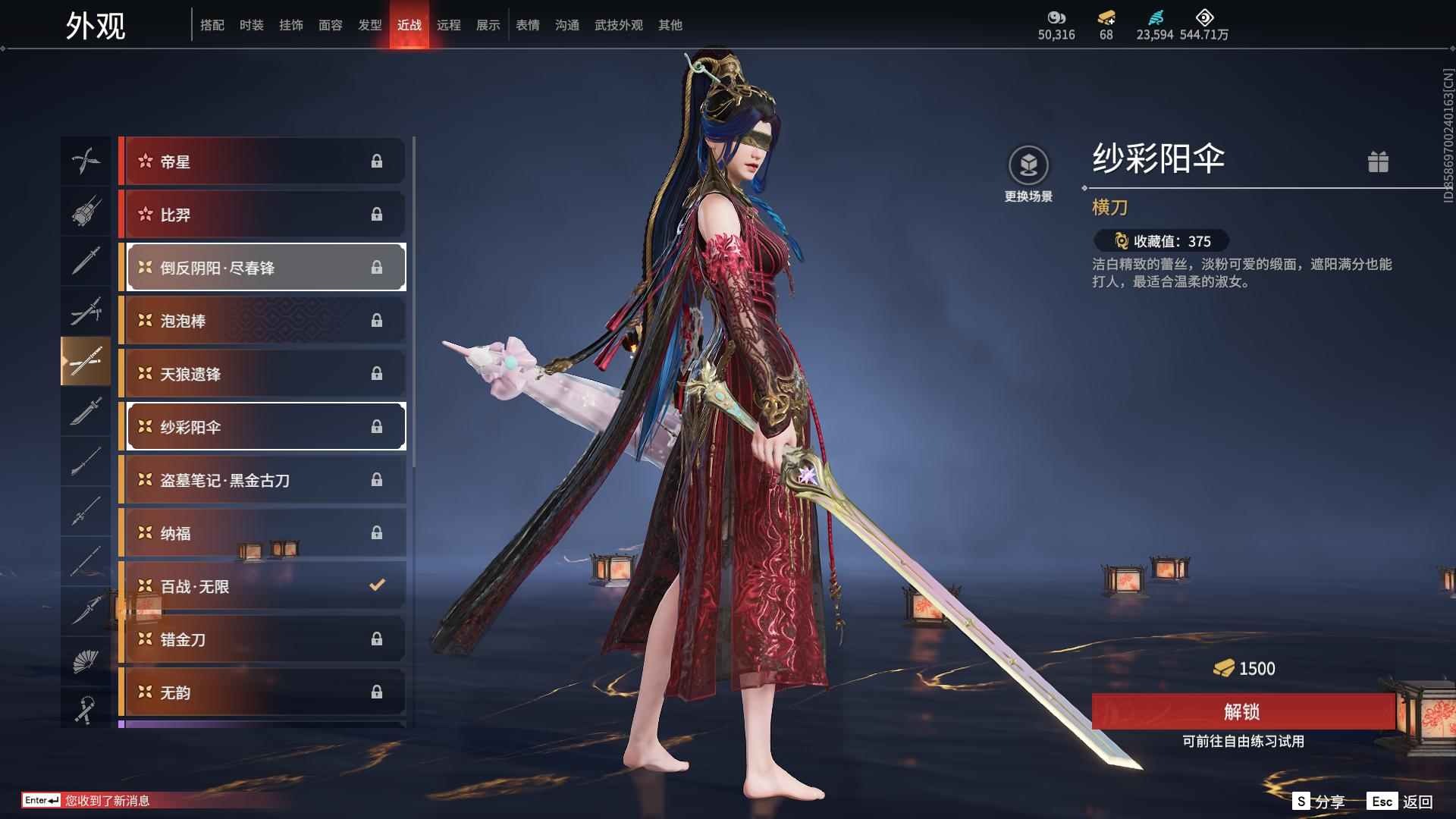This screenshot has height=819, width=1456.
Task: Click the checkmark on 百战·无限 entry
Action: pos(375,585)
